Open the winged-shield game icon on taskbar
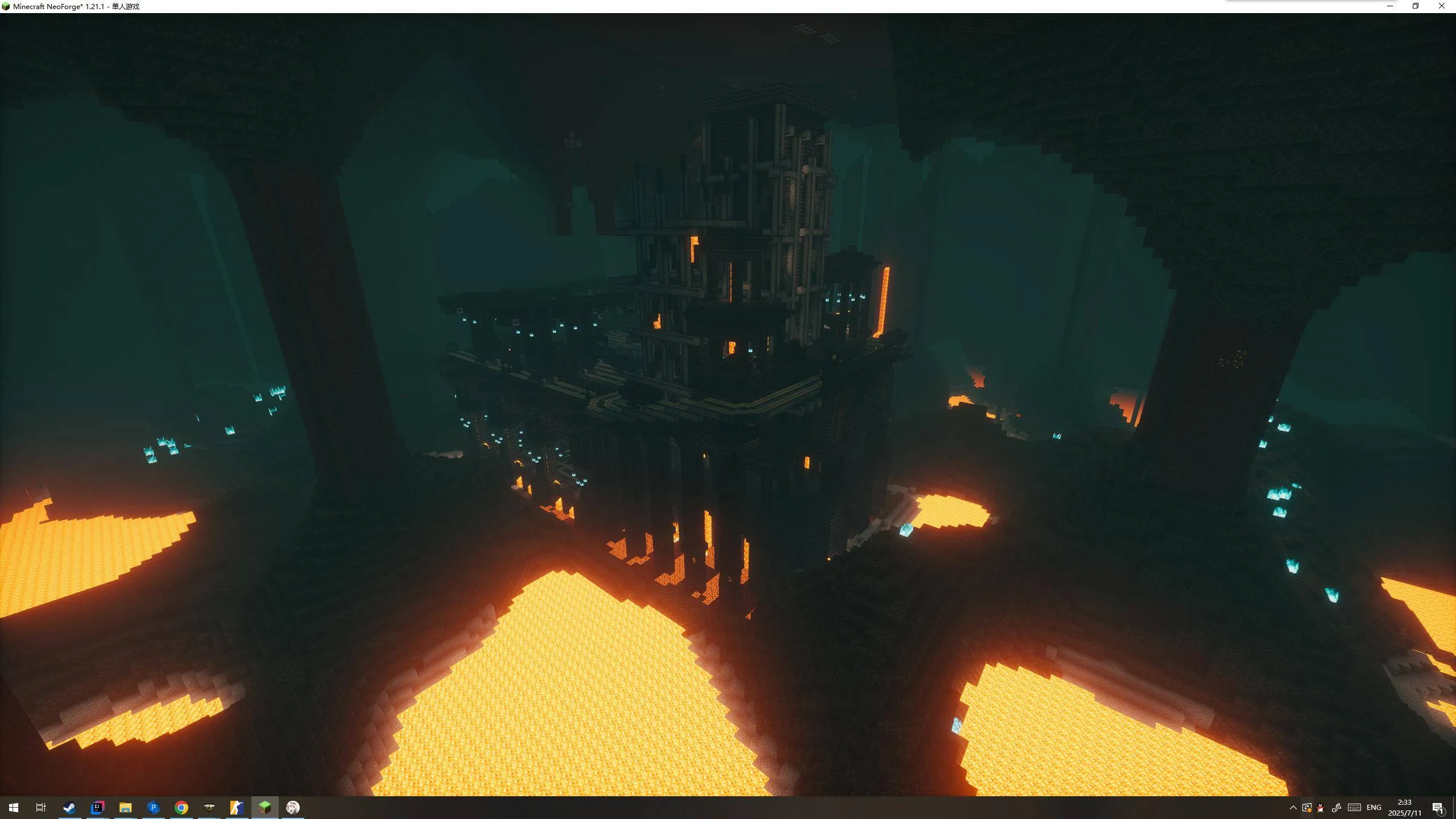Screen dimensions: 1456x819 210,807
